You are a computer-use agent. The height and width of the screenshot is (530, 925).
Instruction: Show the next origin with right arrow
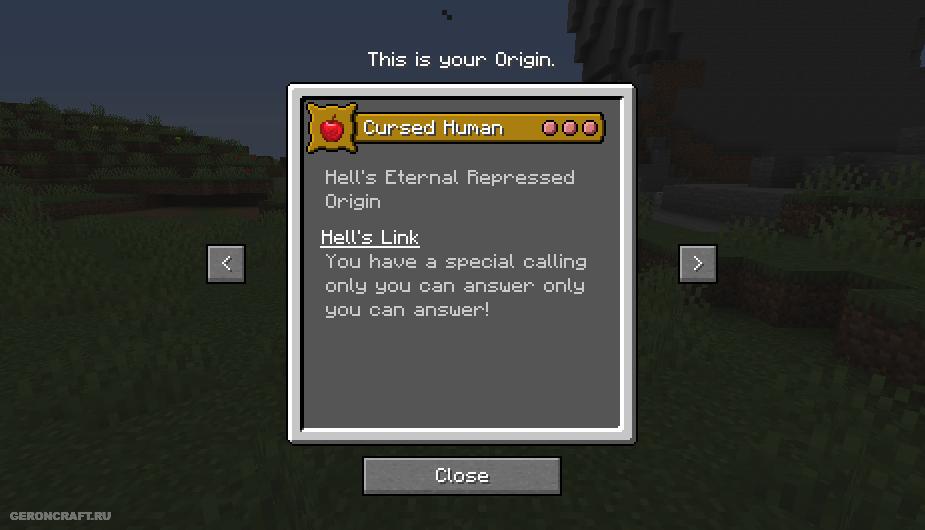[697, 263]
